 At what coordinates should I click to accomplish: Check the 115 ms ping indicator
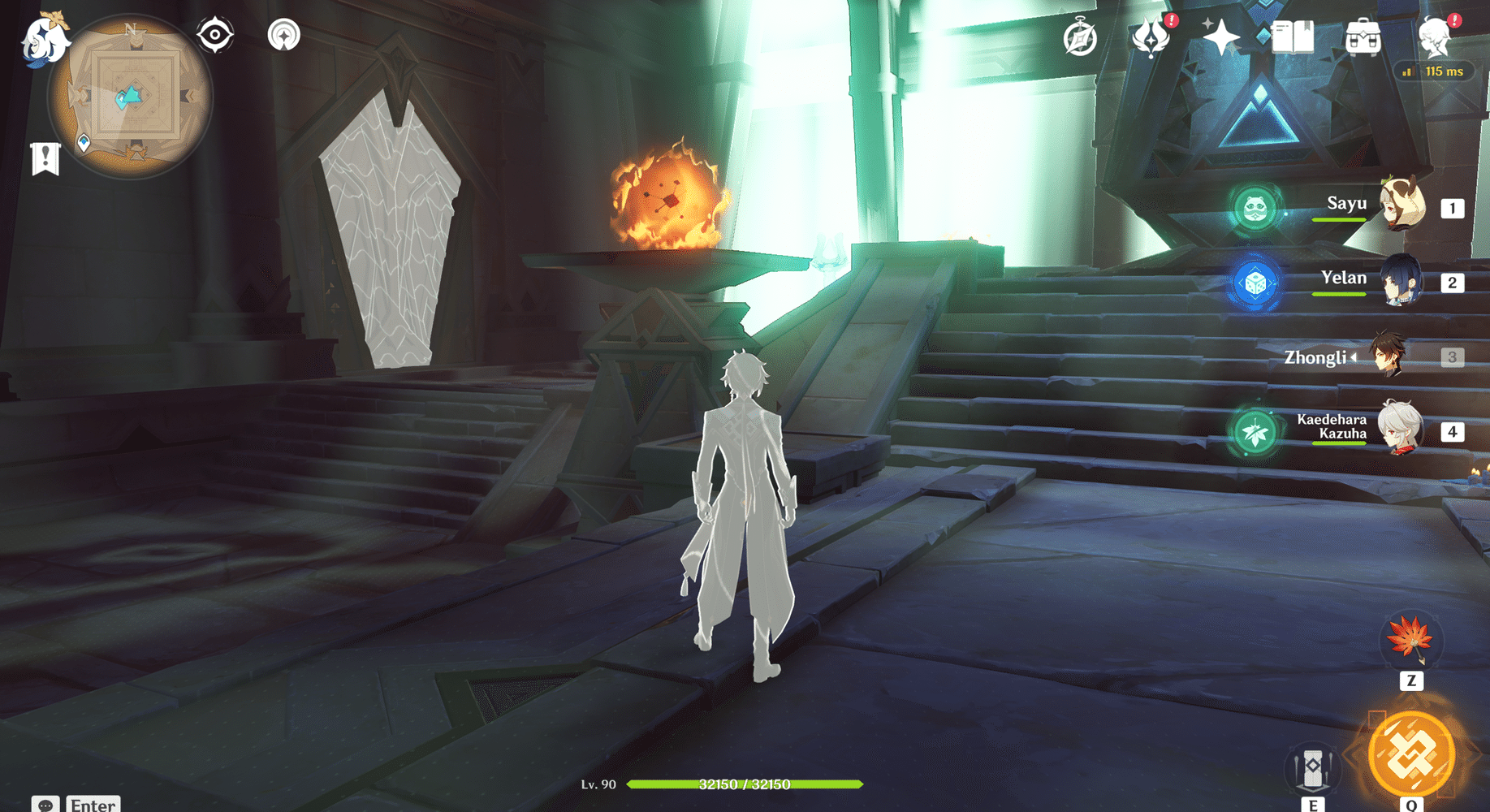[x=1435, y=71]
